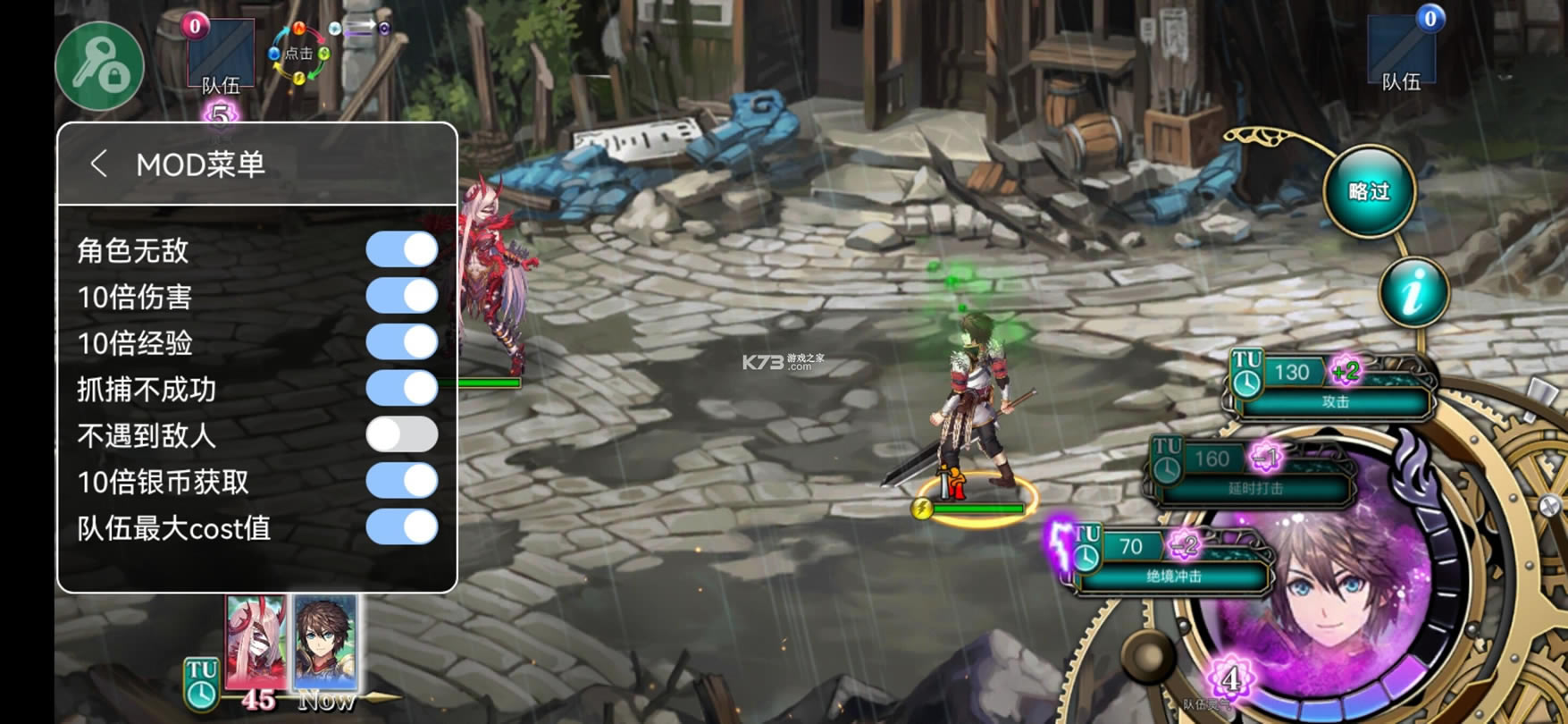Viewport: 1568px width, 724px height.
Task: Toggle 10倍银币获取 off
Action: [x=402, y=481]
